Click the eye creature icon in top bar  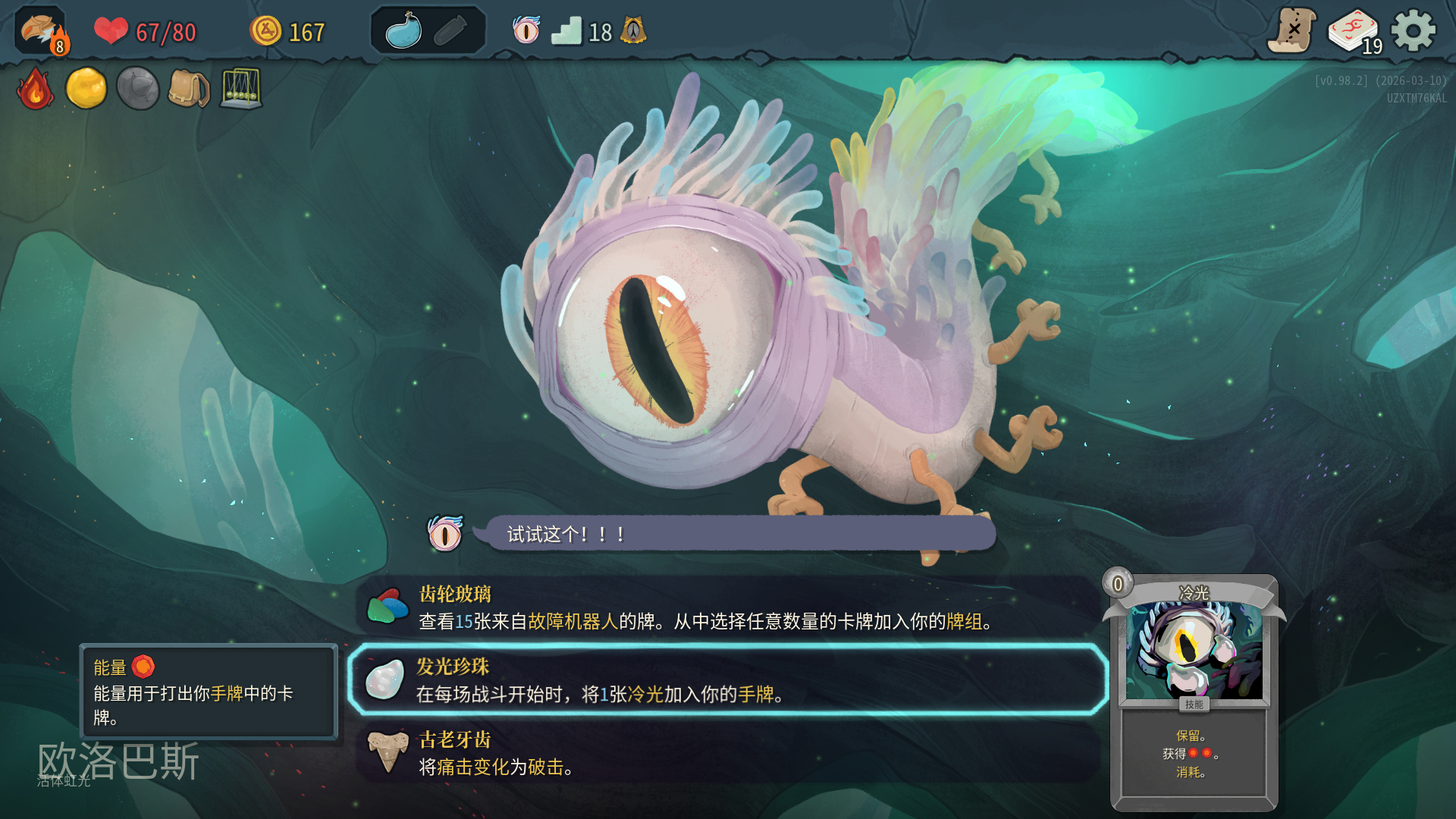[526, 31]
